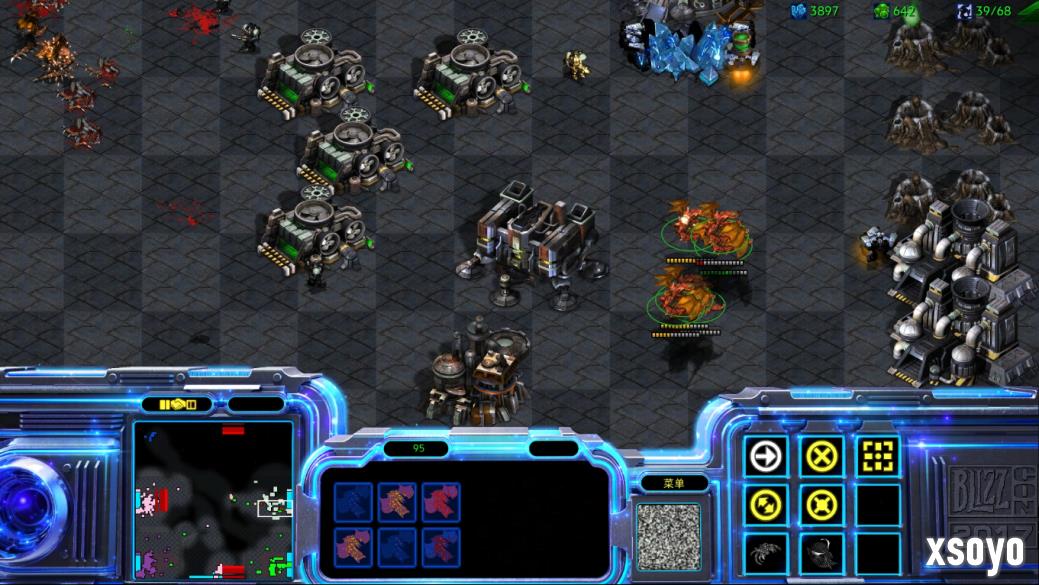
Task: Click the static-filled unit portrait
Action: (x=668, y=536)
